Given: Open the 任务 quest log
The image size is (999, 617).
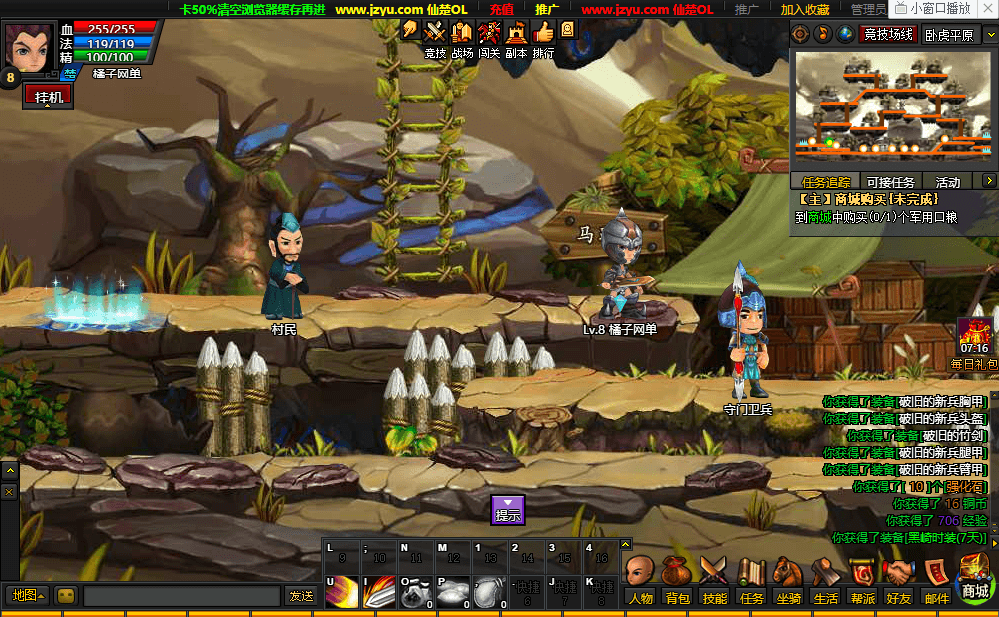Looking at the screenshot, I should 751,579.
